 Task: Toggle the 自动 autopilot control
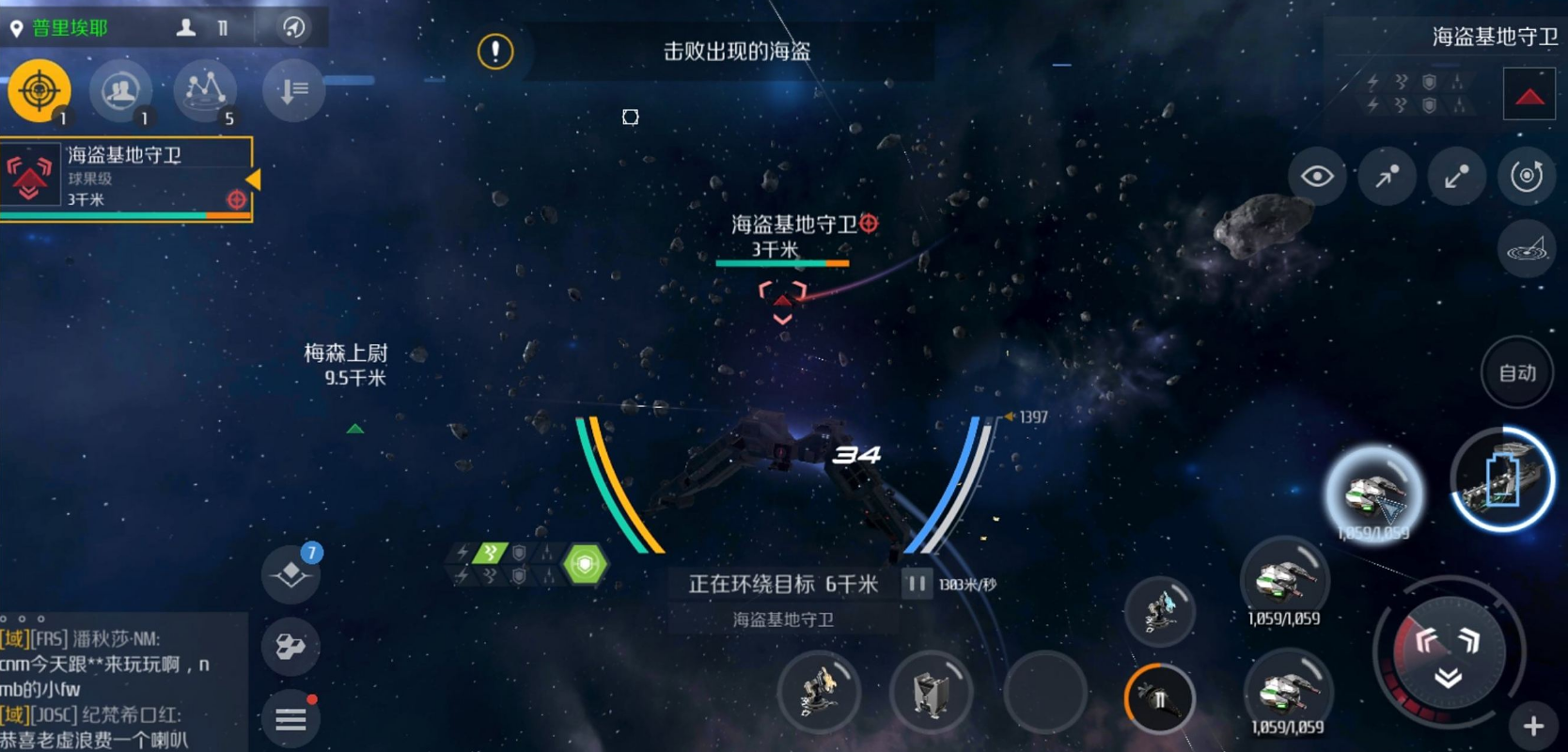pyautogui.click(x=1515, y=372)
